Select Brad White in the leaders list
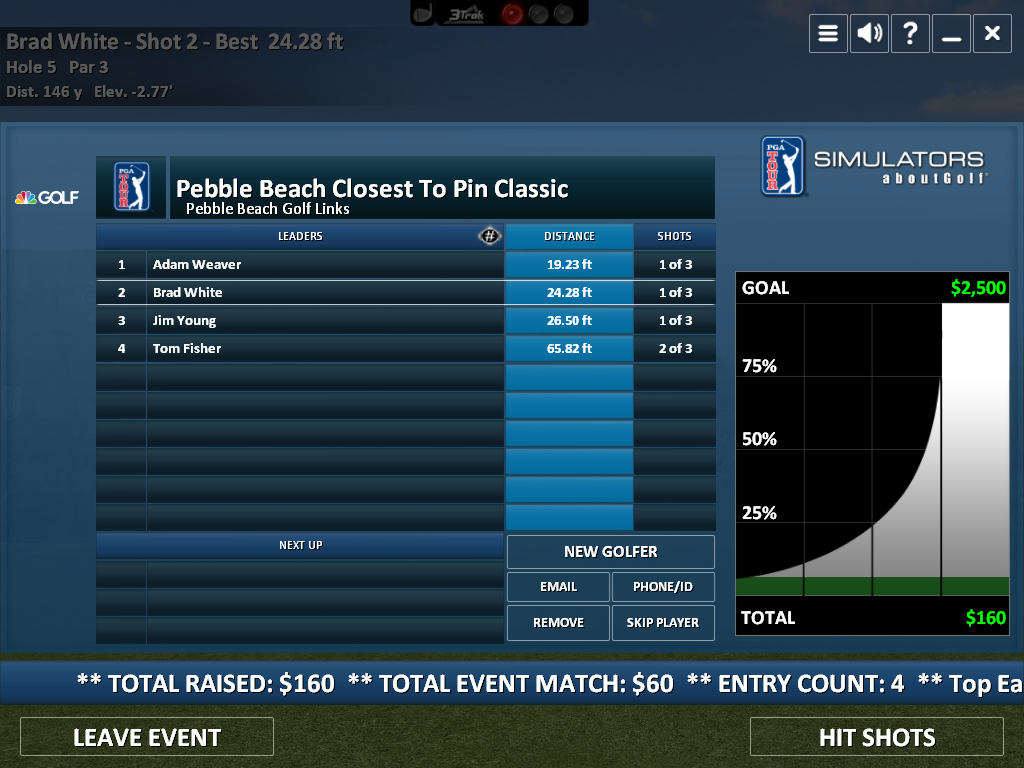1024x768 pixels. tap(300, 293)
